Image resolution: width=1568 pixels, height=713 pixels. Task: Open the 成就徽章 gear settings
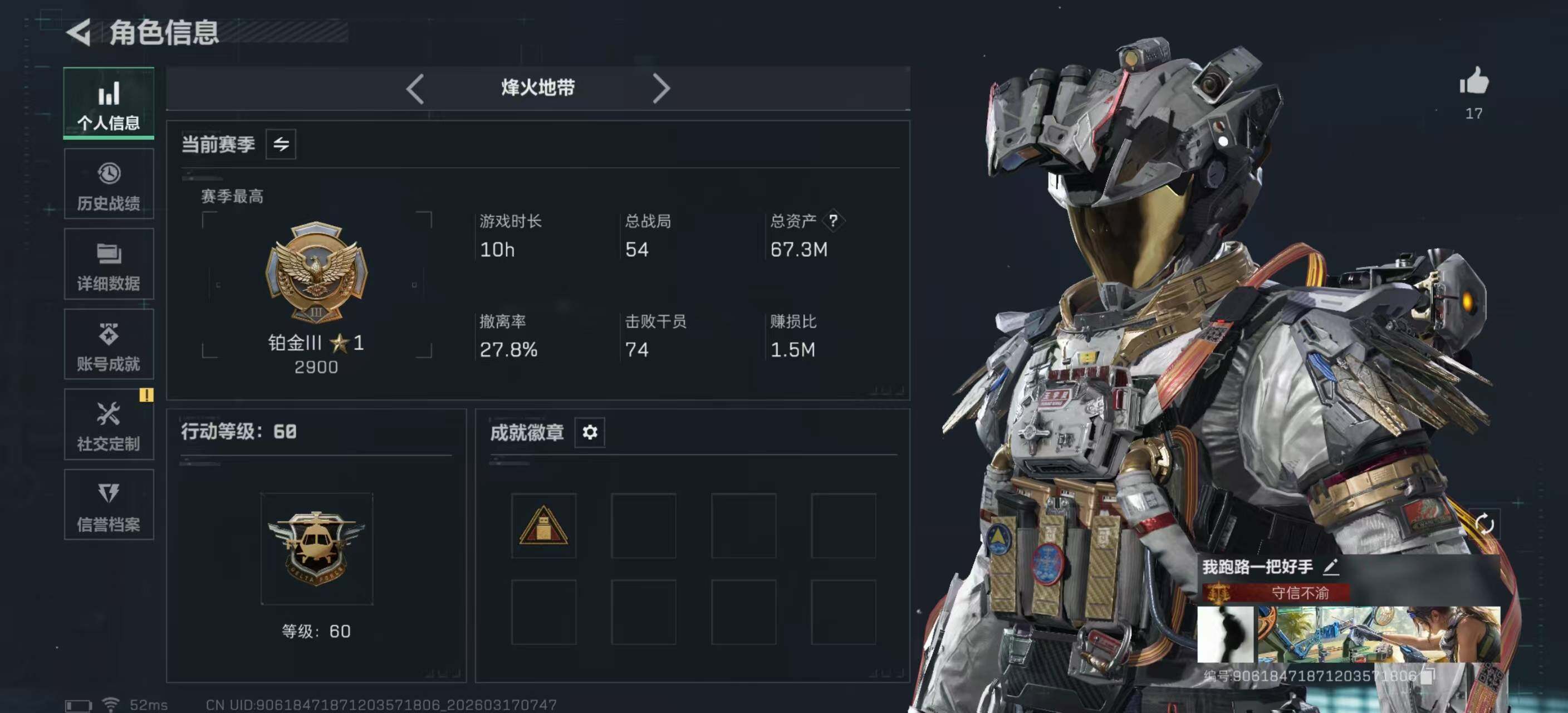pyautogui.click(x=589, y=432)
